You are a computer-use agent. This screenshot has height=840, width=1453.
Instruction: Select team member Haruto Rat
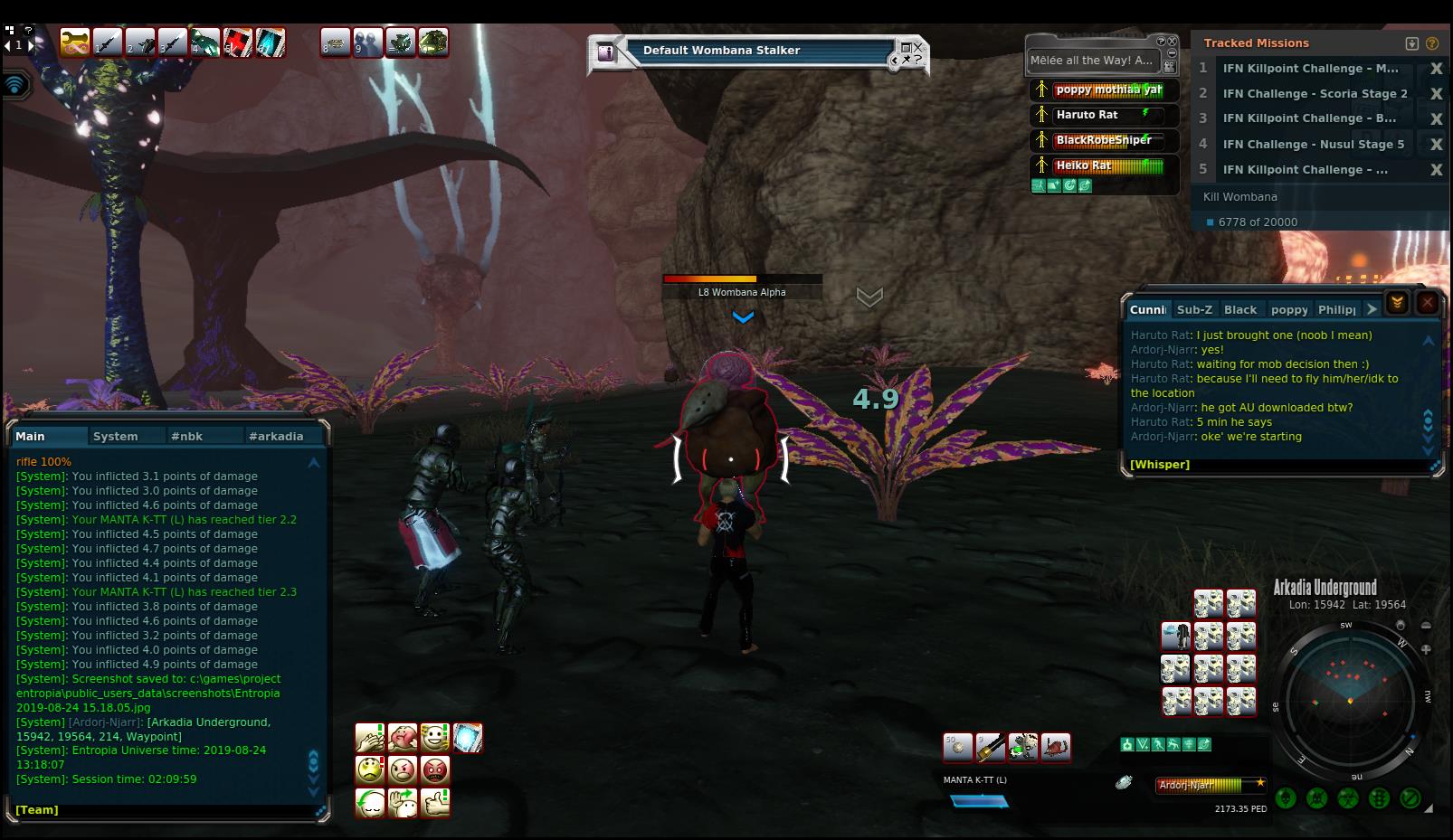1087,115
